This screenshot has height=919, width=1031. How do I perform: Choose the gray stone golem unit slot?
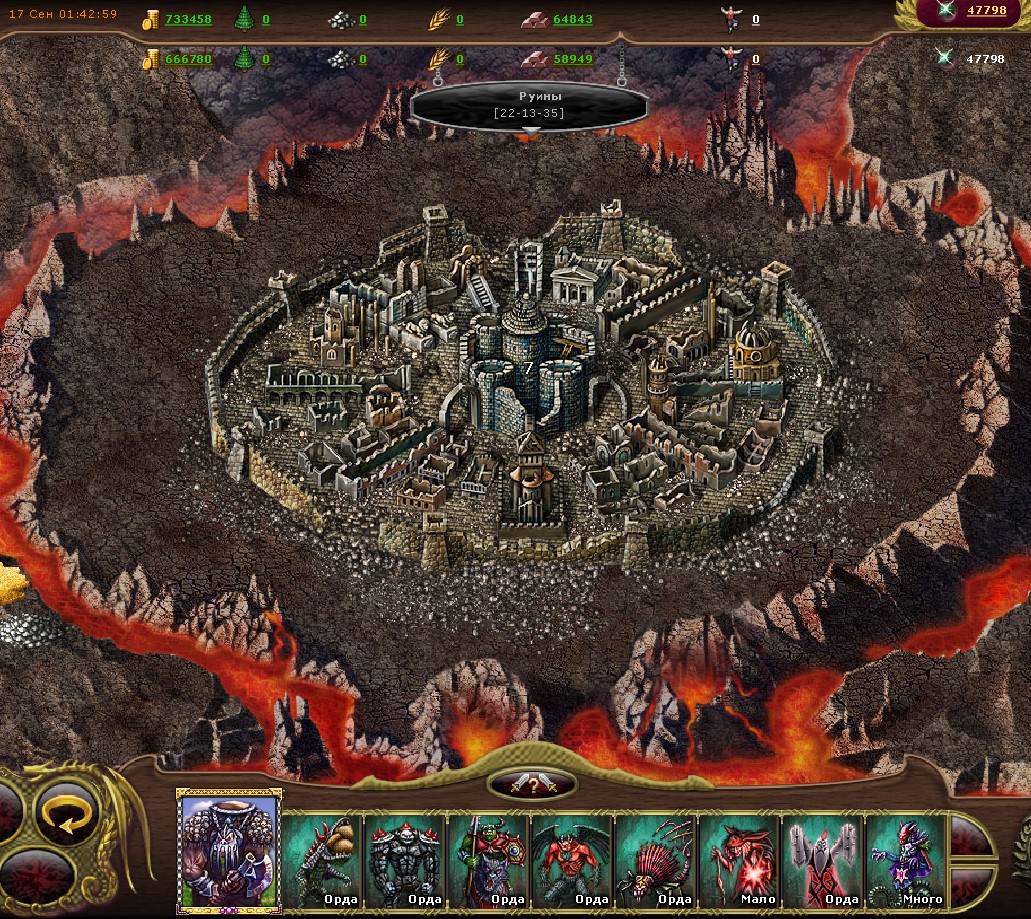pyautogui.click(x=406, y=860)
